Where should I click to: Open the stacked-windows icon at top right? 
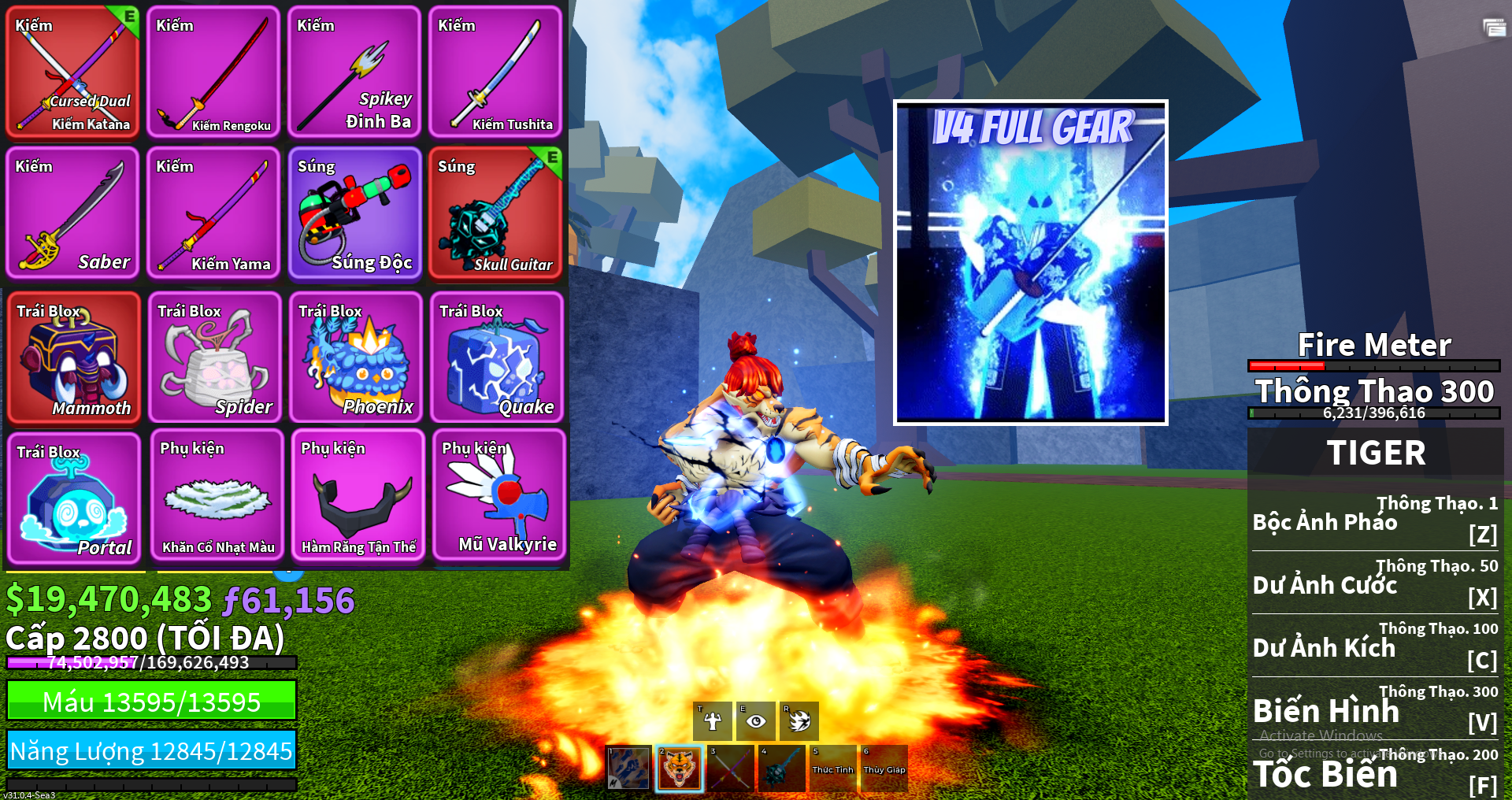click(x=1494, y=28)
